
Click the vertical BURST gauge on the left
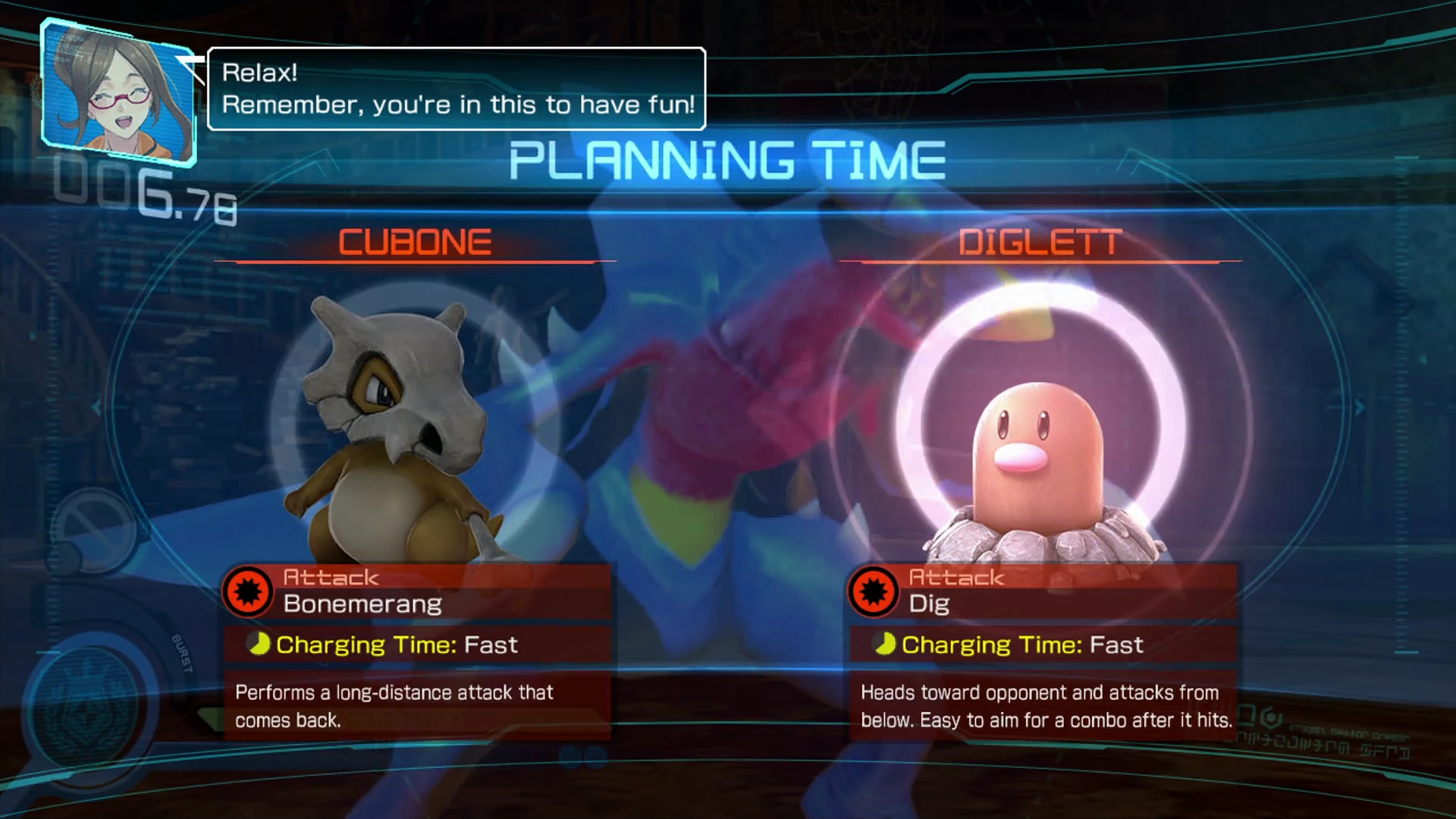coord(182,651)
